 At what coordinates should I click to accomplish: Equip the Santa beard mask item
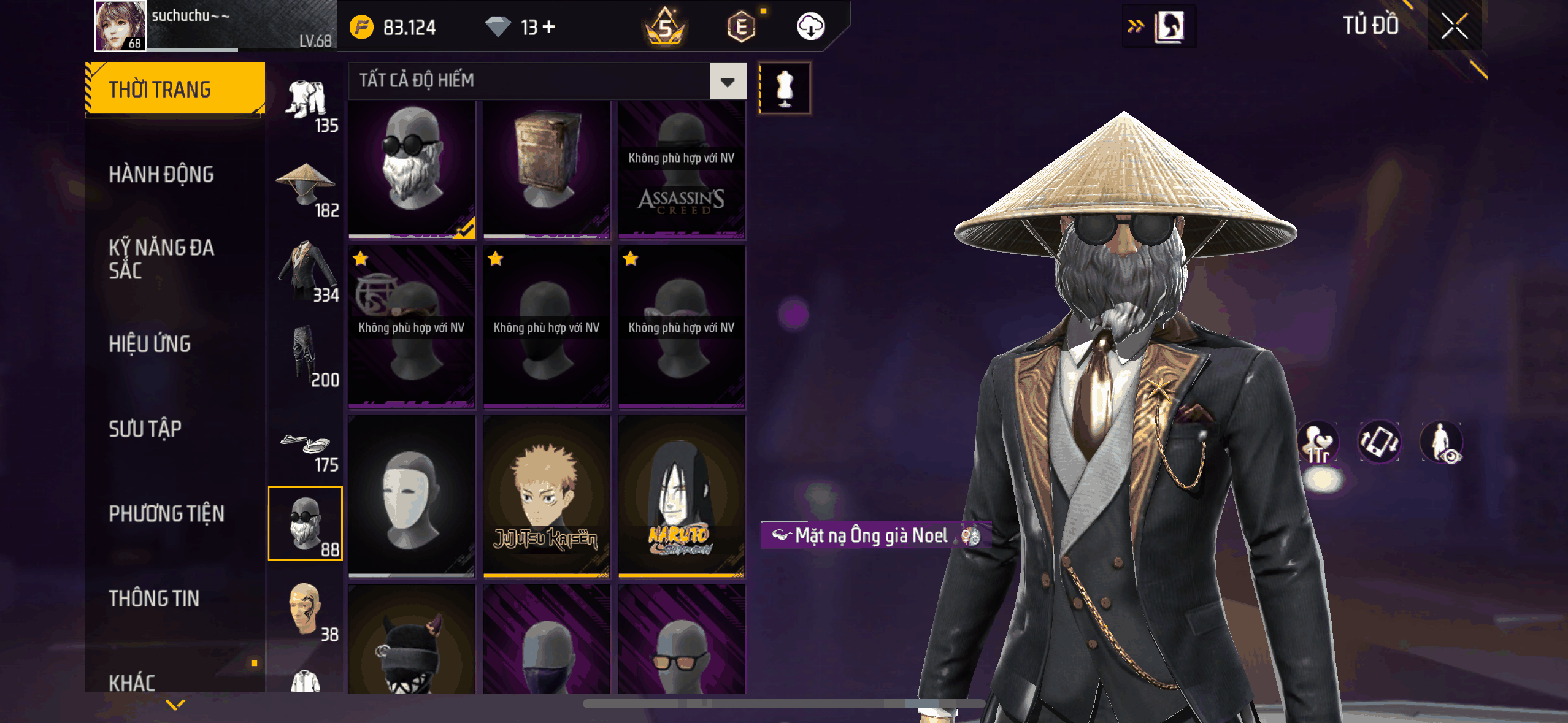click(x=412, y=167)
